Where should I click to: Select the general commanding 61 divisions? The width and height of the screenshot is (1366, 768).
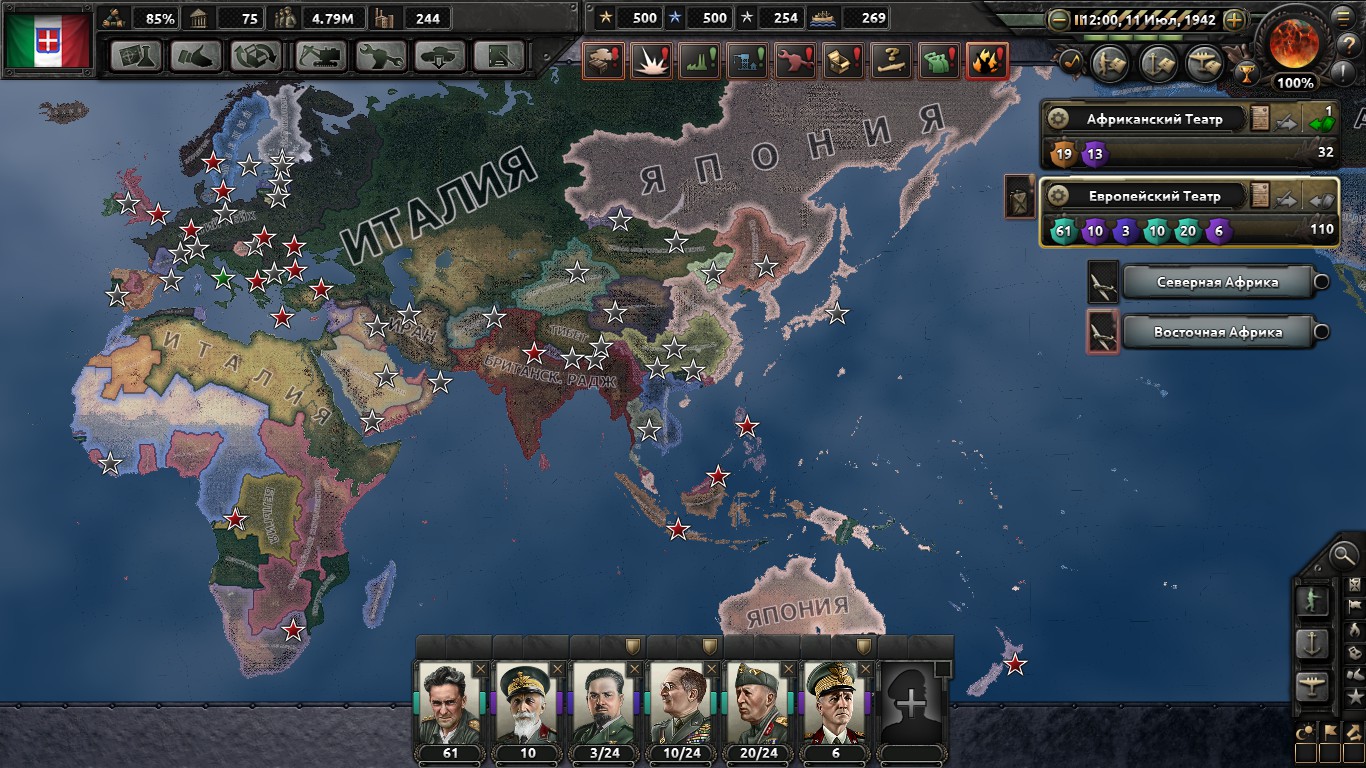pyautogui.click(x=449, y=702)
